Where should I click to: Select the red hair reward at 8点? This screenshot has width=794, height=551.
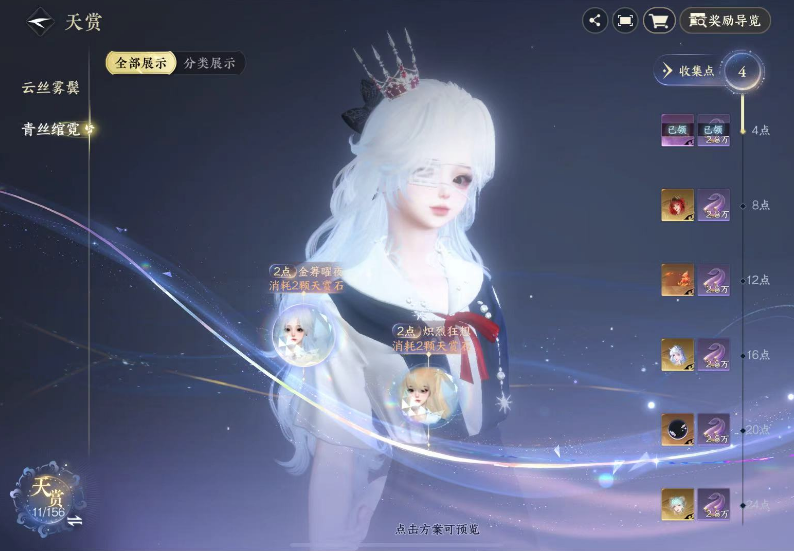click(677, 205)
